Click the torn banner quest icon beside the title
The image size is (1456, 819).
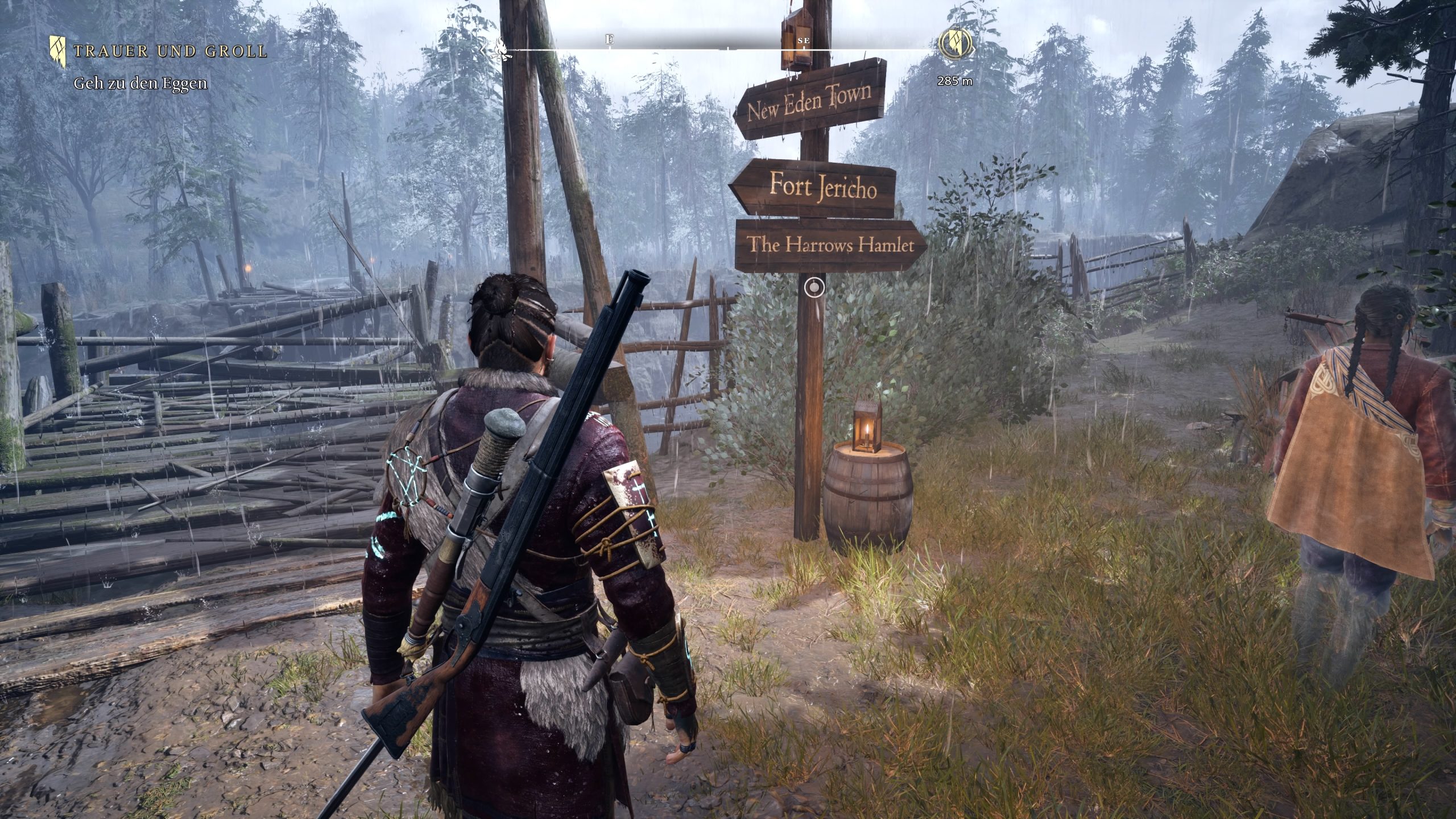(58, 49)
